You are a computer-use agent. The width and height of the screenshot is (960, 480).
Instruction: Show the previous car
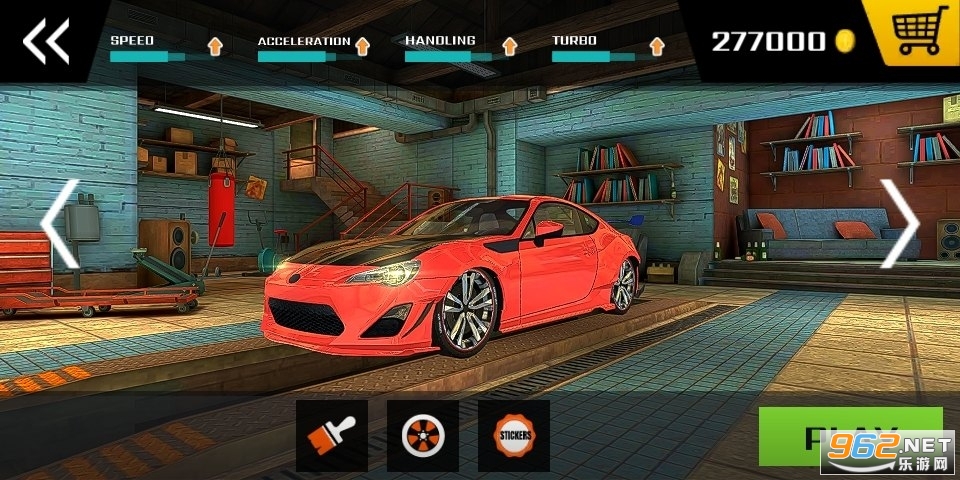point(59,224)
